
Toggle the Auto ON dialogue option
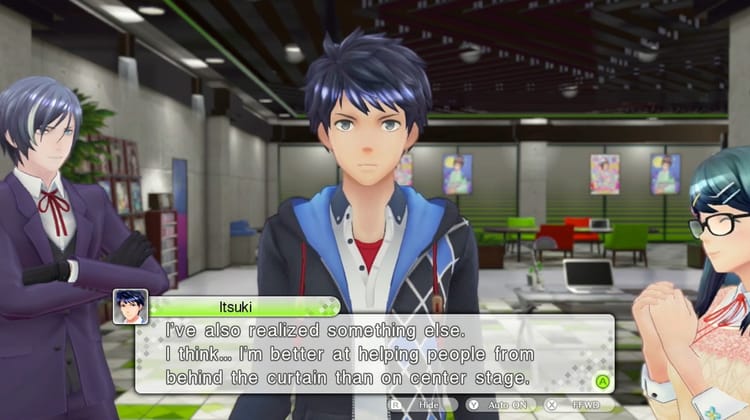[500, 406]
